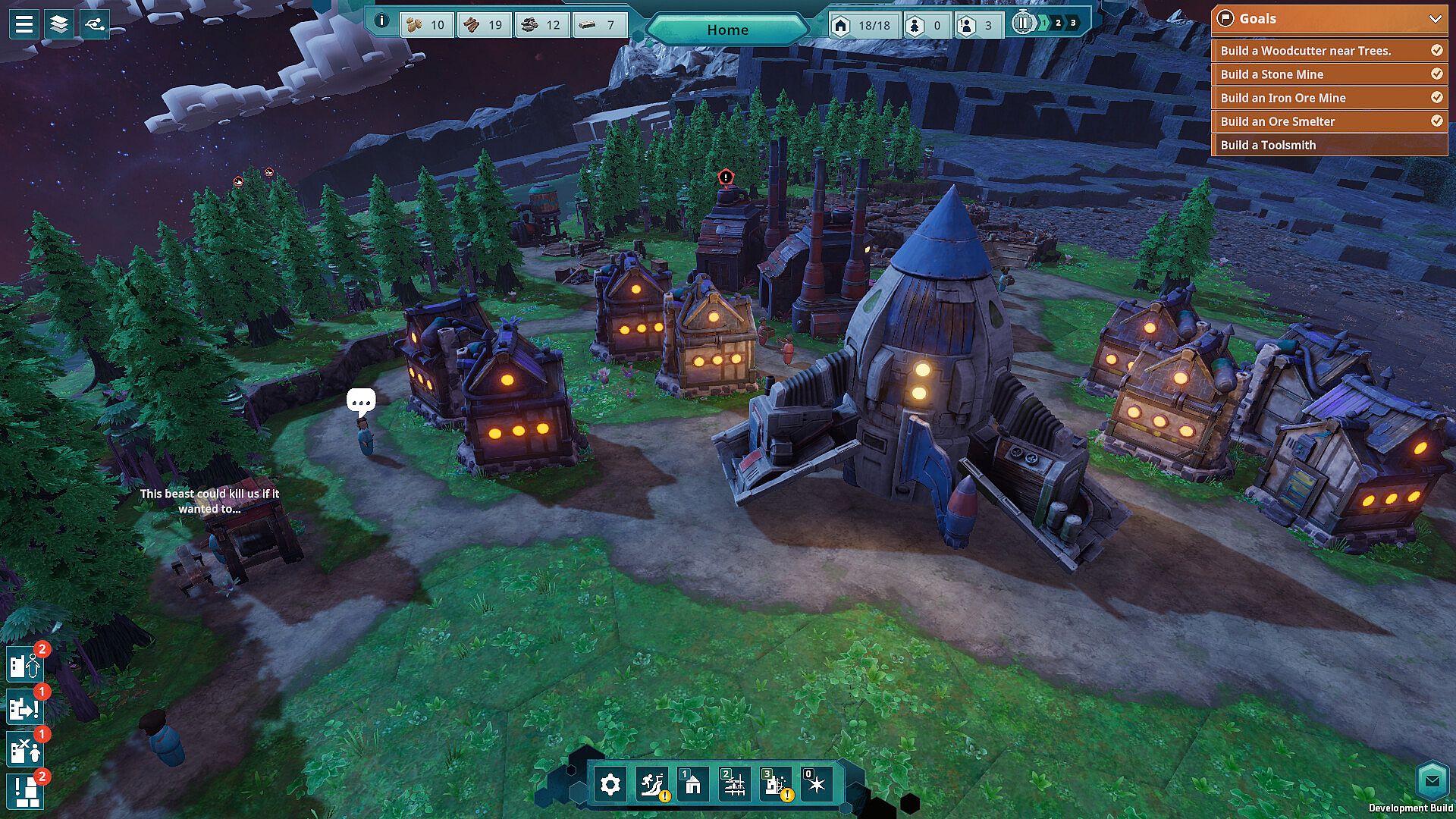Open the running colonist slide category
Image resolution: width=1456 pixels, height=819 pixels.
click(x=652, y=784)
